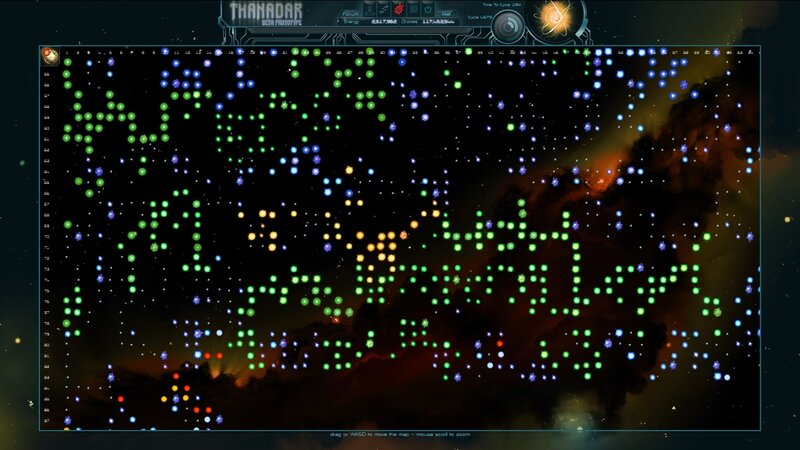Click the planet icon at map corner

tap(50, 56)
